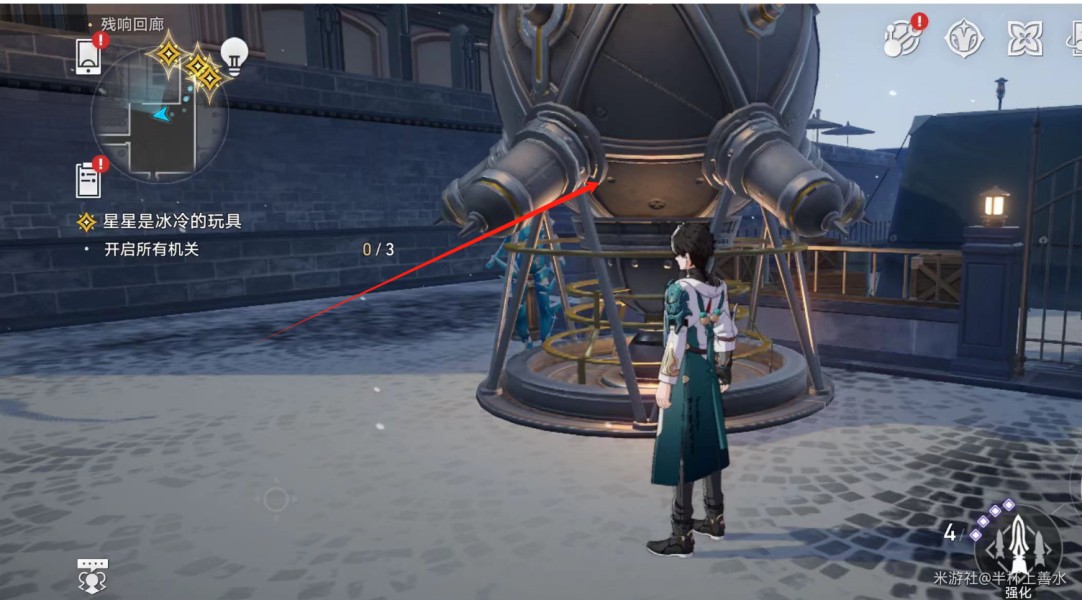Select the 星星是冰冷的玩具 quest tracker
Screen dimensions: 1082x600
coord(172,221)
